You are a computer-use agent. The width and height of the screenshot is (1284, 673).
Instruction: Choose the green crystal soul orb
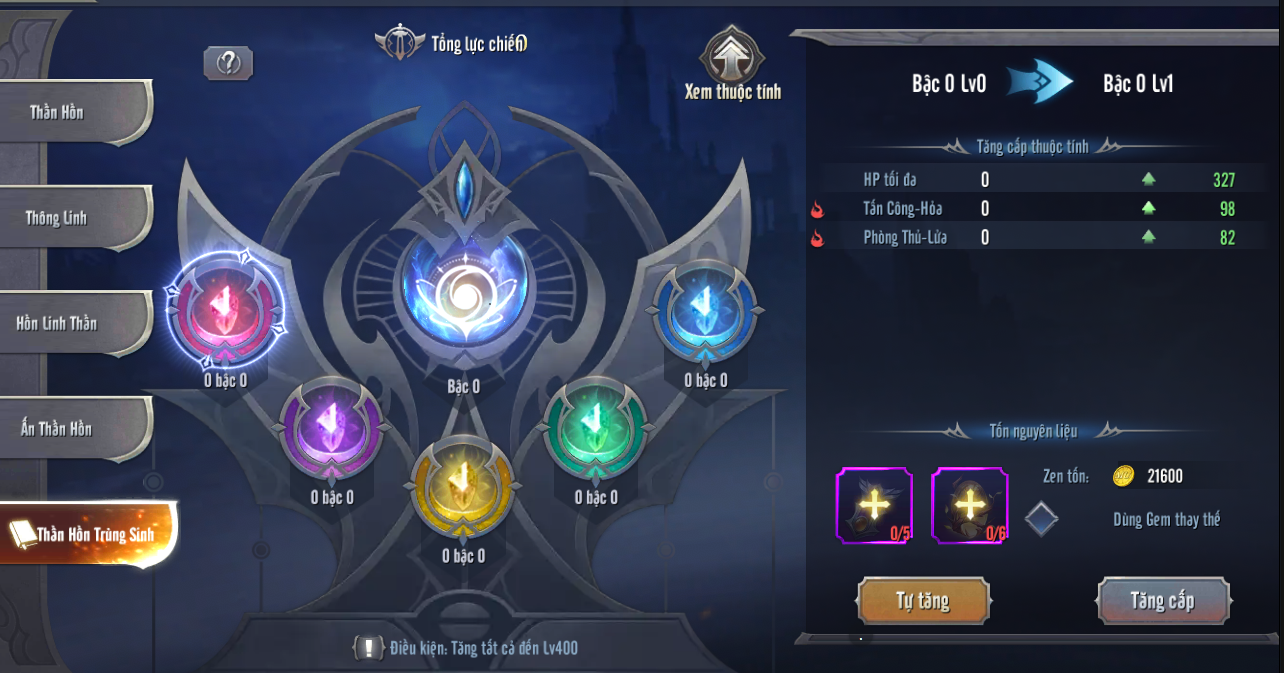click(x=596, y=427)
